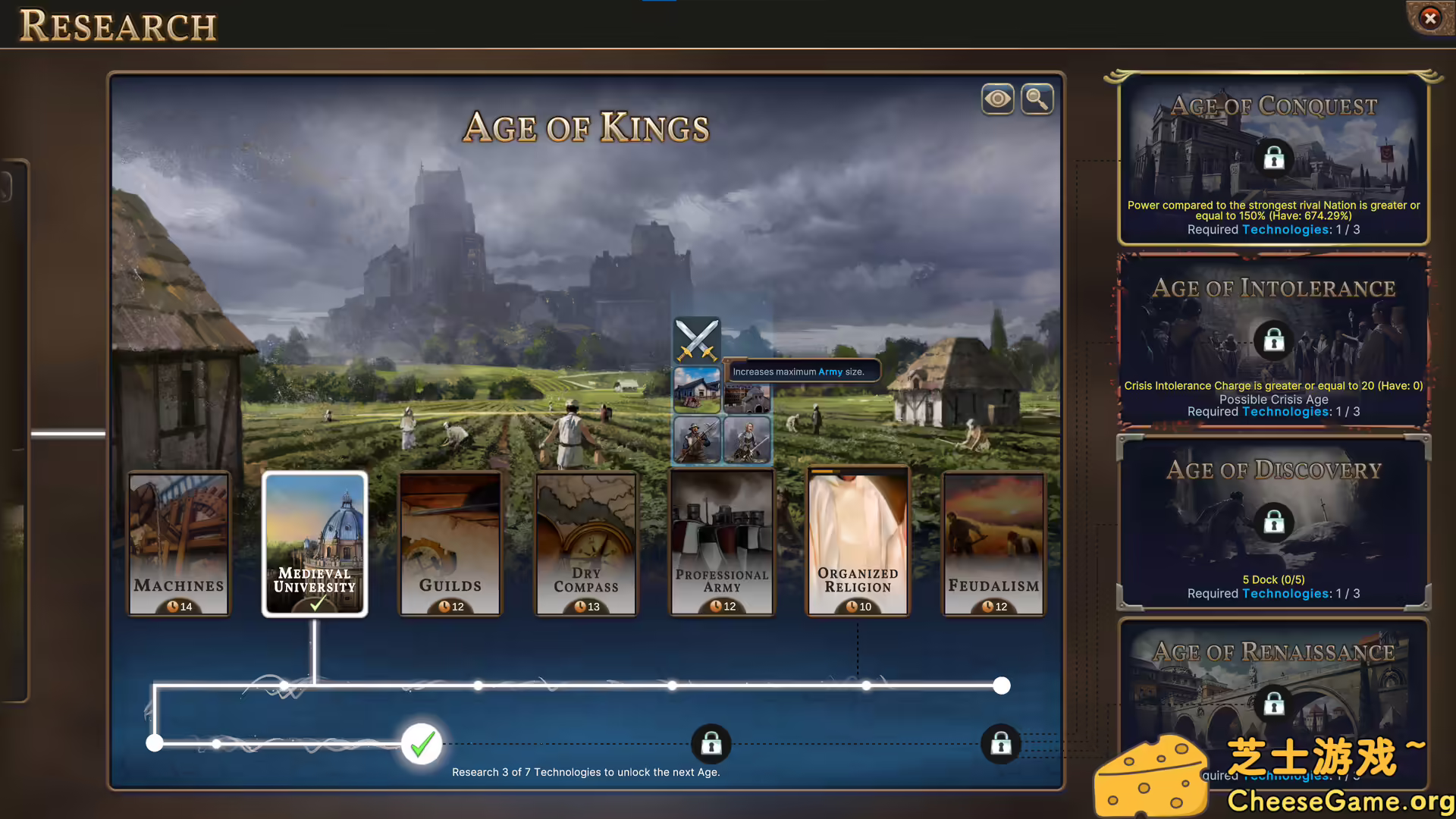Image resolution: width=1456 pixels, height=819 pixels.
Task: Open the magnifier zoom tool
Action: point(1037,99)
